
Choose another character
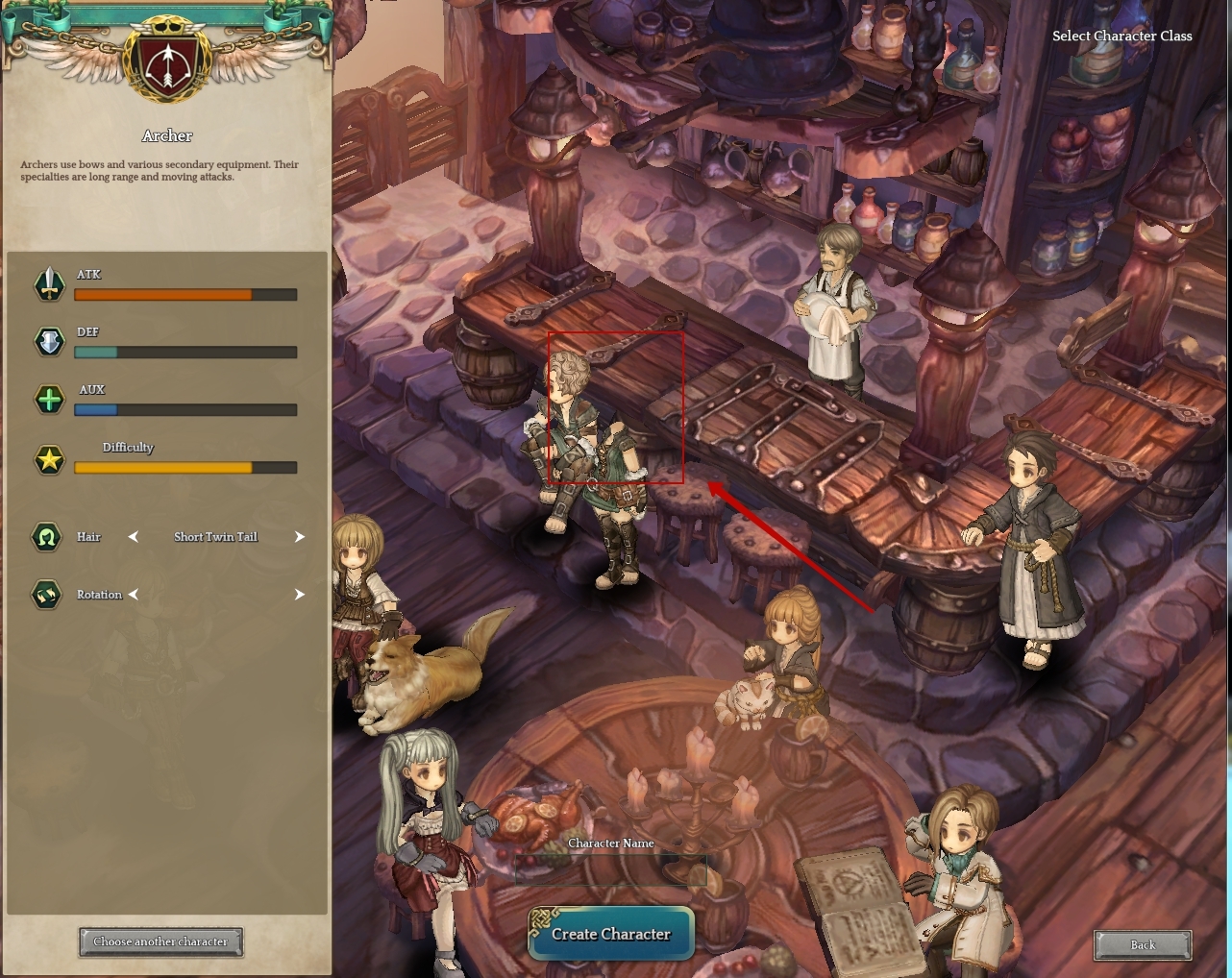[x=160, y=941]
